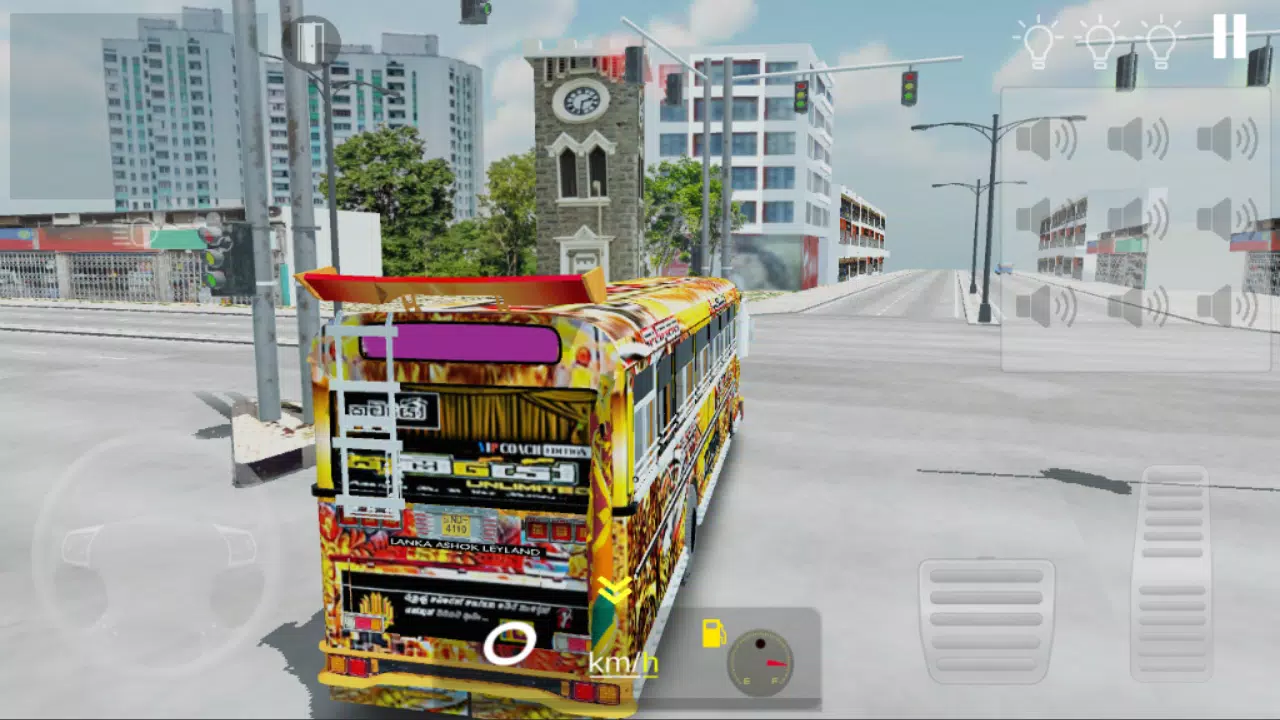Play the top-left horn sound in the horn panel
Screen dimensions: 1280x720
(1046, 138)
